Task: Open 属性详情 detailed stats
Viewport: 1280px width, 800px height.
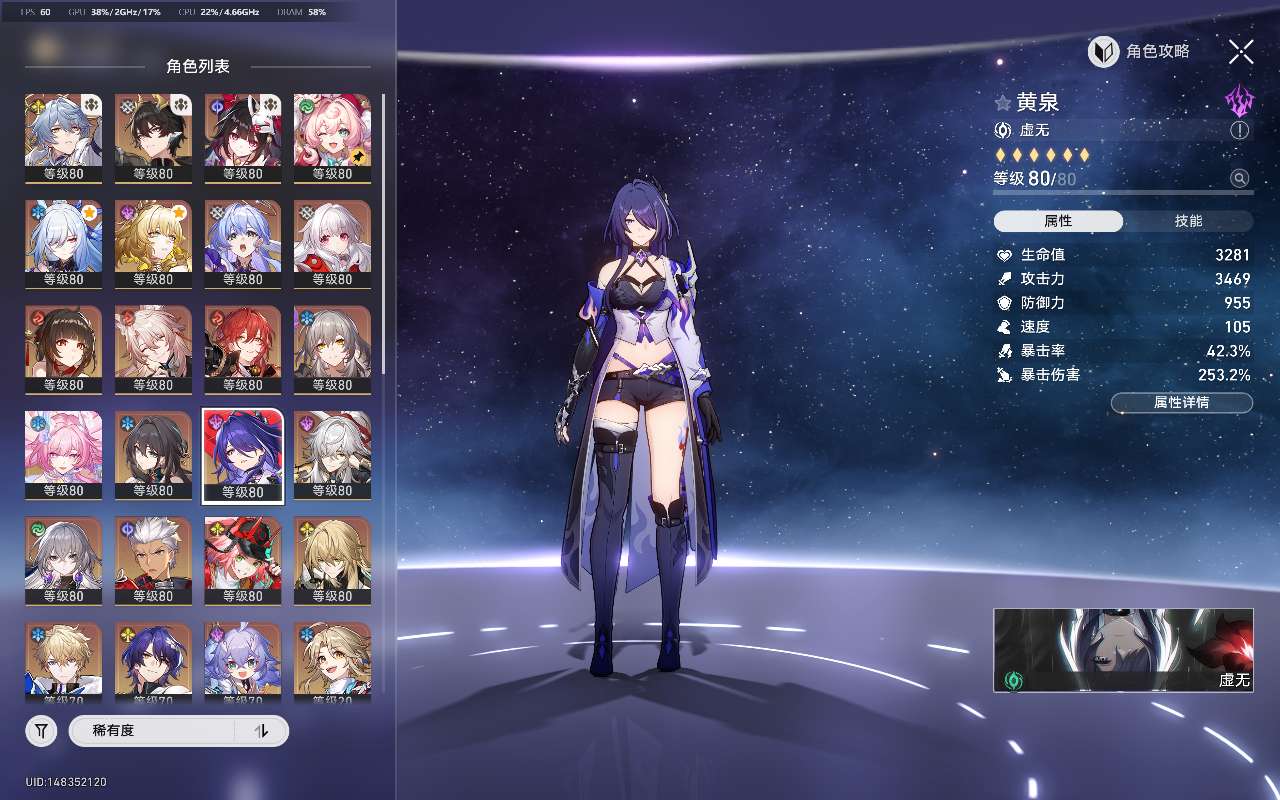Action: point(1181,403)
